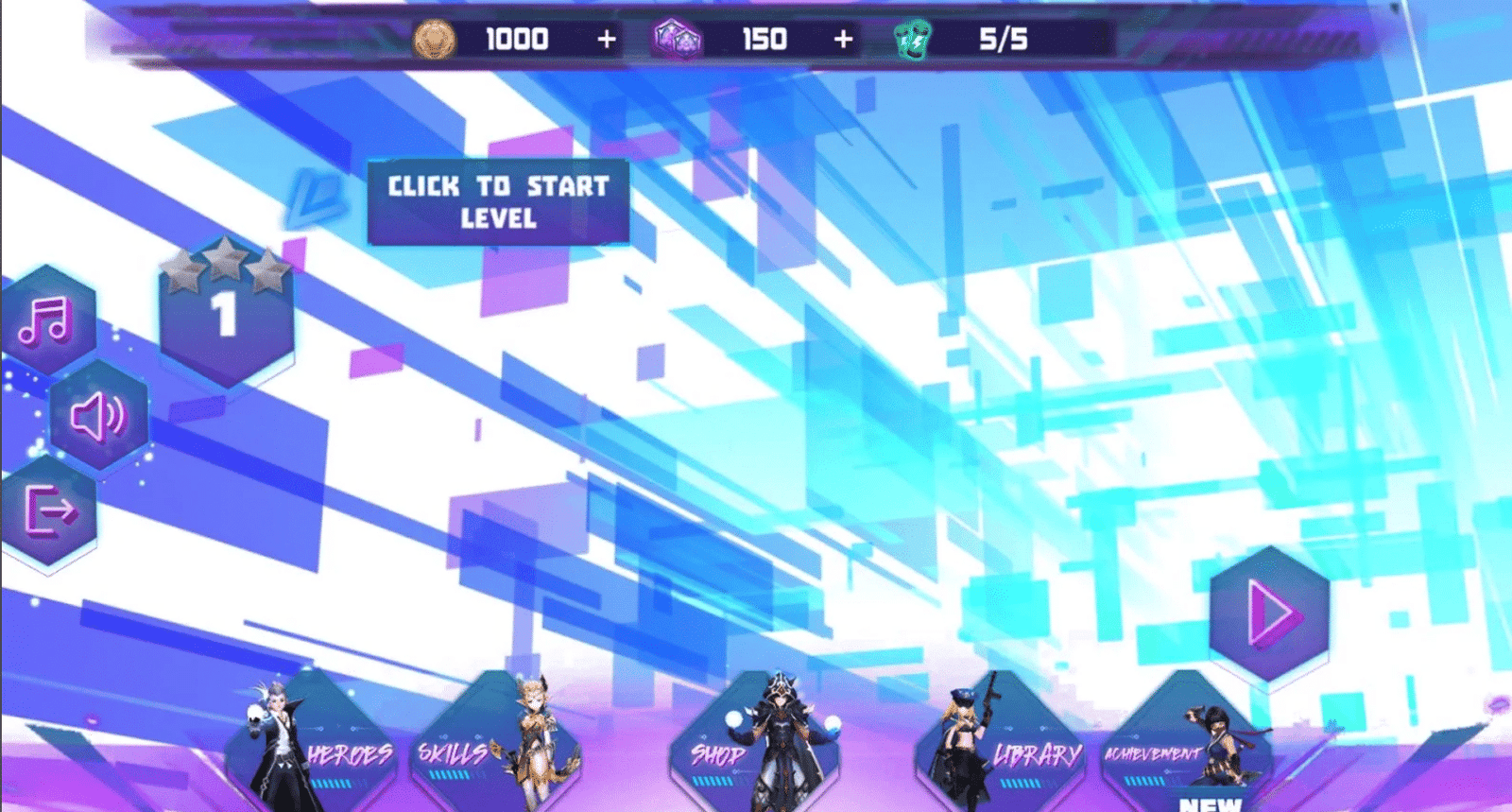Open the gold coin currency icon
This screenshot has height=812, width=1512.
(x=437, y=39)
